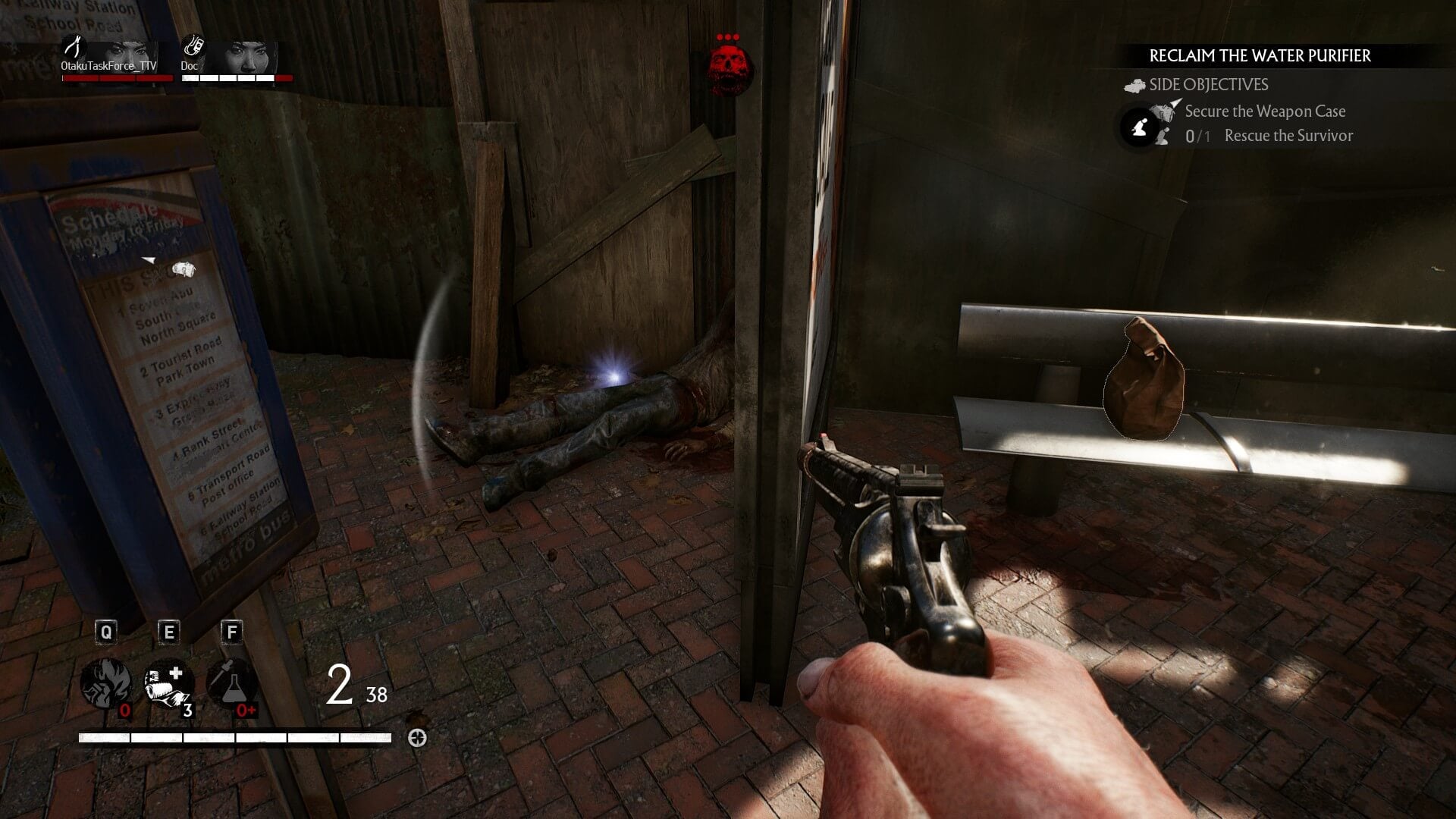Click the Rescue the Survivor side objective
The image size is (1456, 819).
tap(1288, 136)
